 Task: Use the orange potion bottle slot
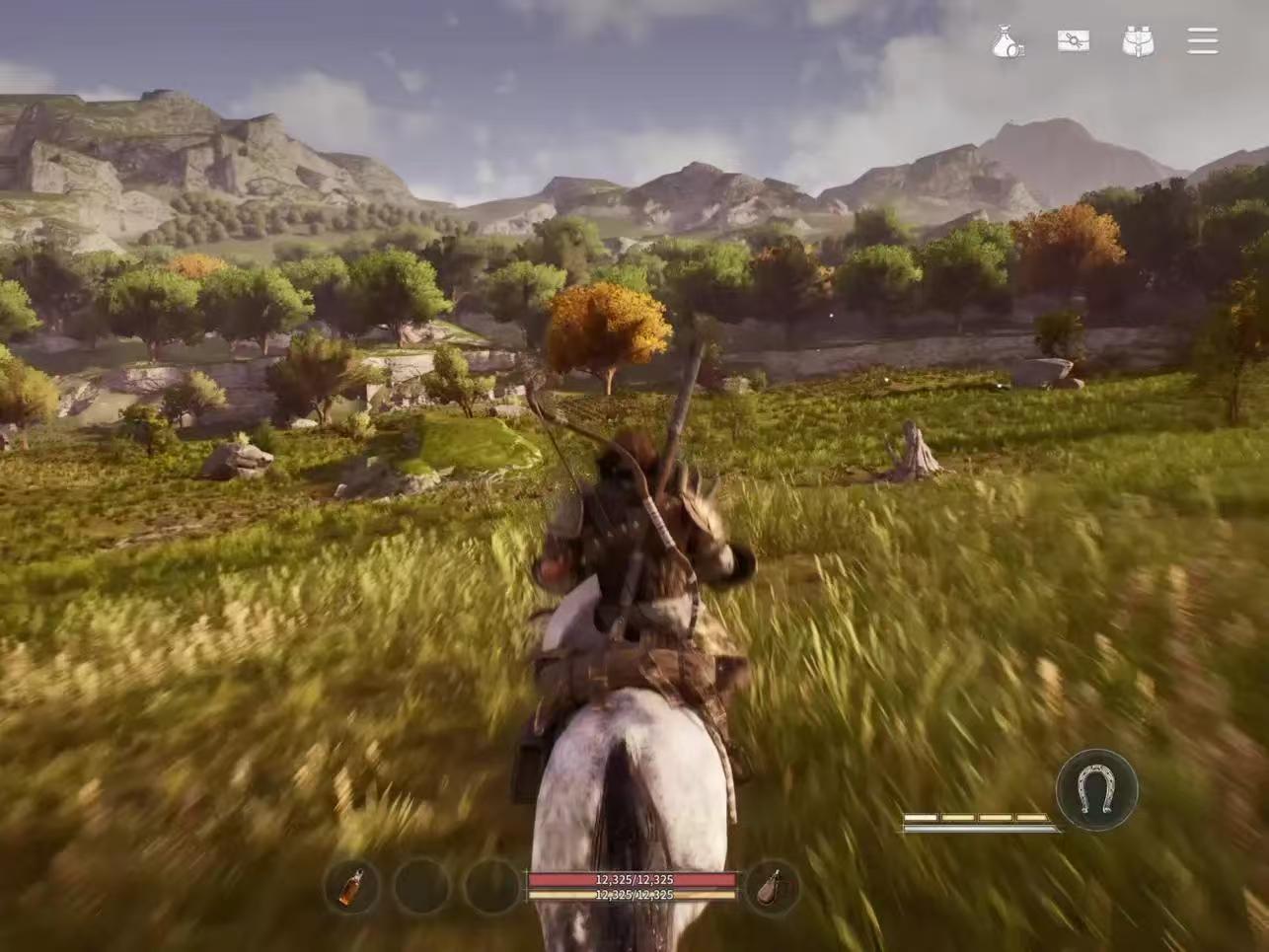click(x=350, y=887)
